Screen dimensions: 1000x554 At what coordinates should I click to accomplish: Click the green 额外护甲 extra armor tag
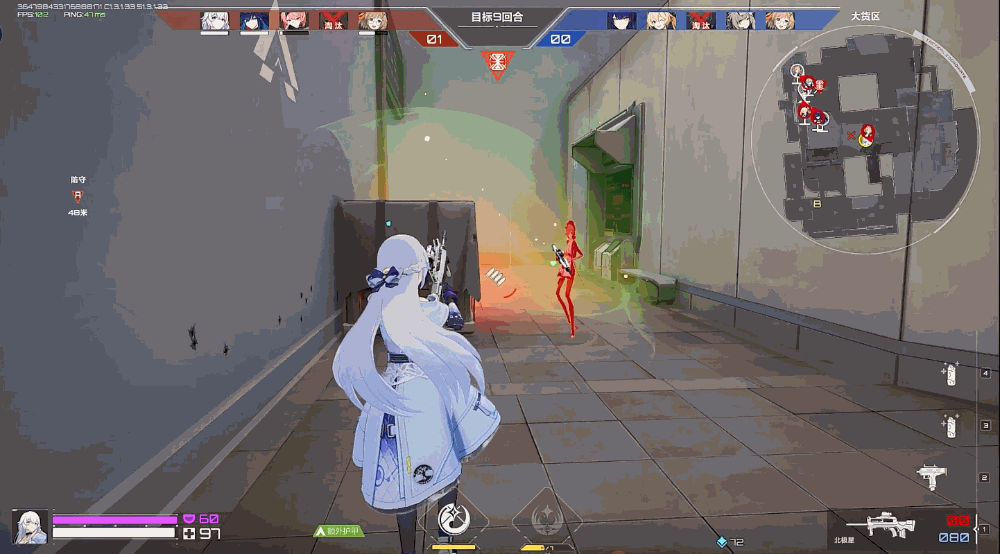coord(340,532)
